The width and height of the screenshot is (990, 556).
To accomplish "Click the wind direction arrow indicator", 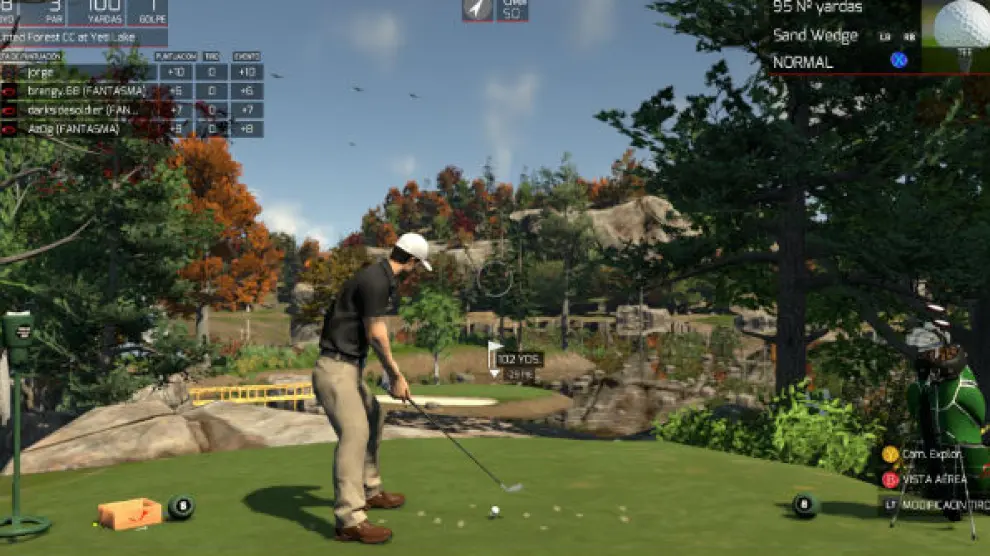I will click(x=477, y=10).
